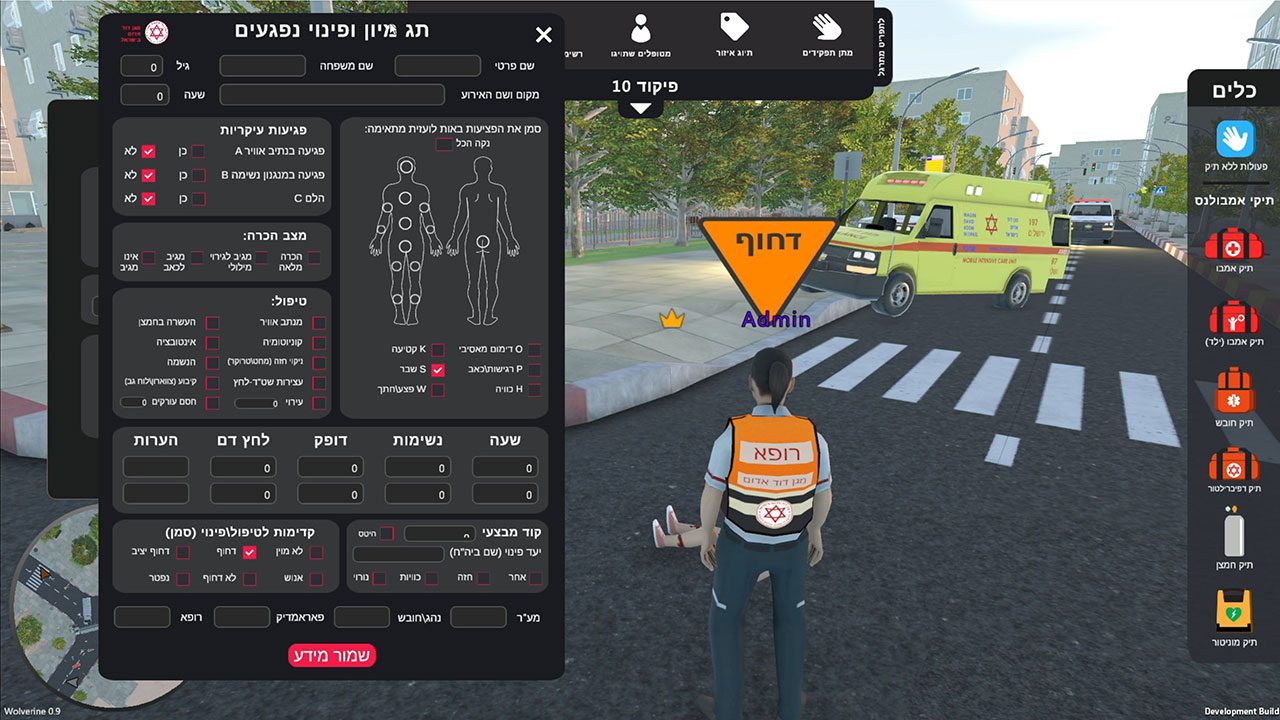Close the triage tag form
The width and height of the screenshot is (1280, 720).
tap(544, 36)
